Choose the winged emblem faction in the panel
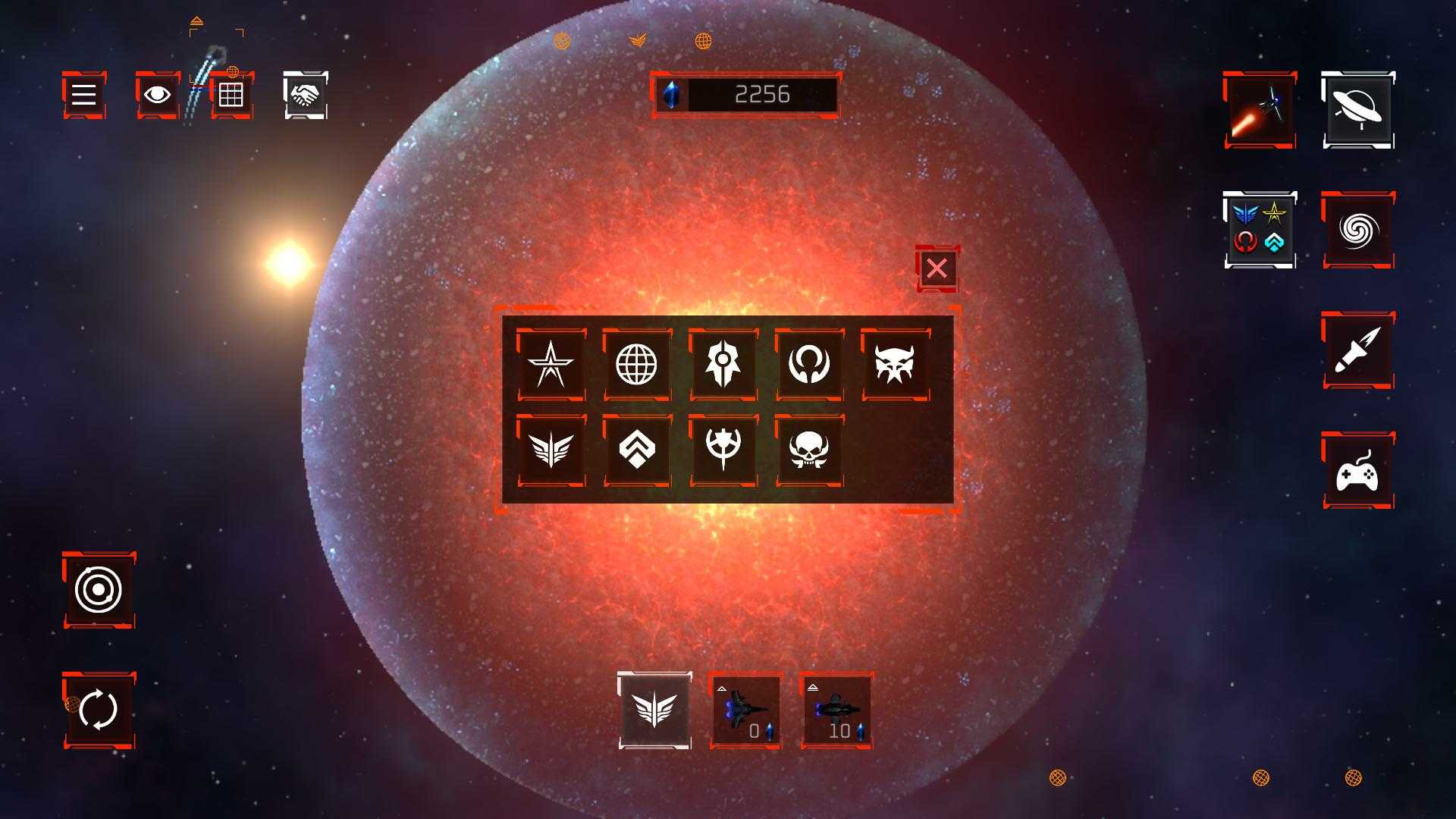The image size is (1456, 819). (551, 450)
